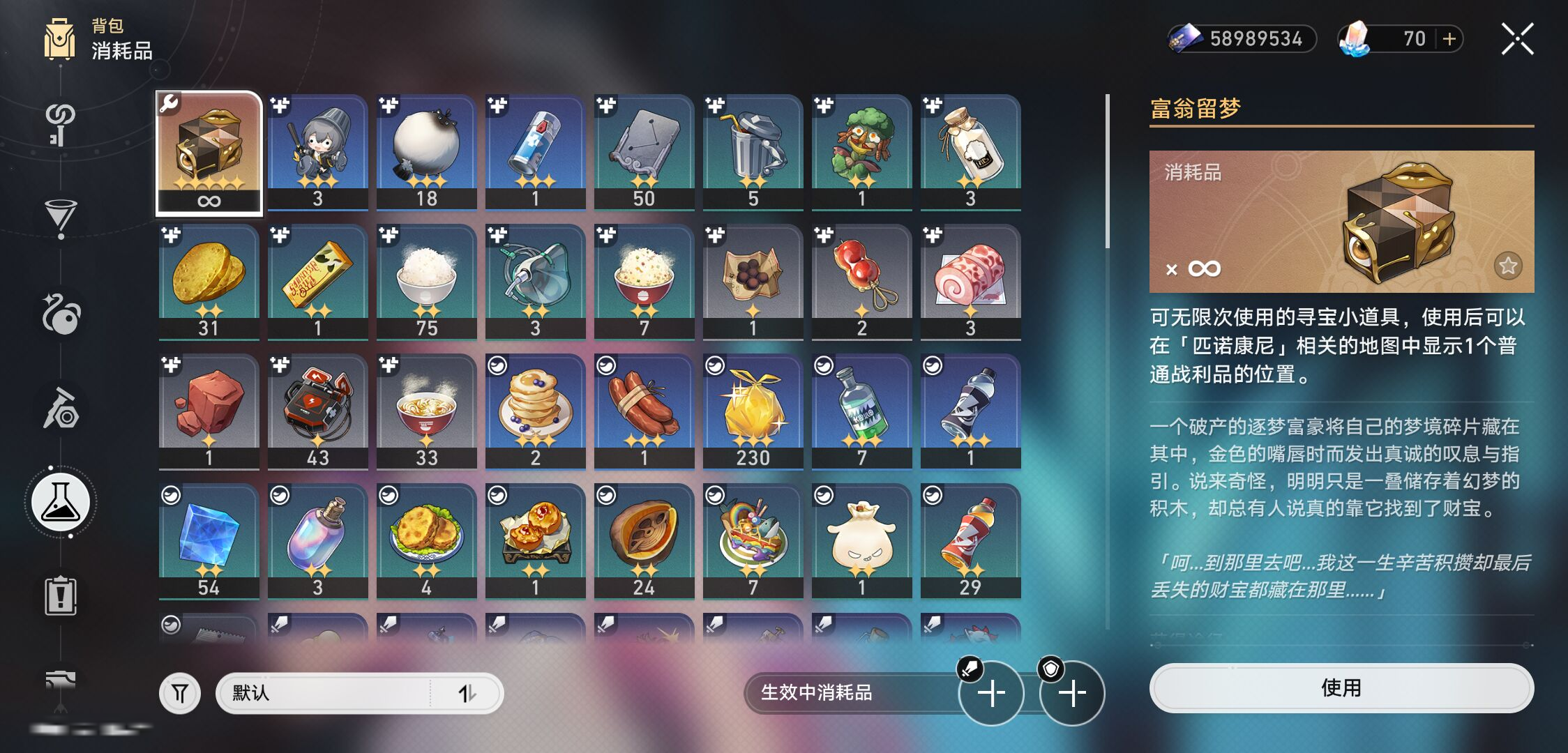Click the 使用 button
This screenshot has height=753, width=1568.
(x=1341, y=688)
